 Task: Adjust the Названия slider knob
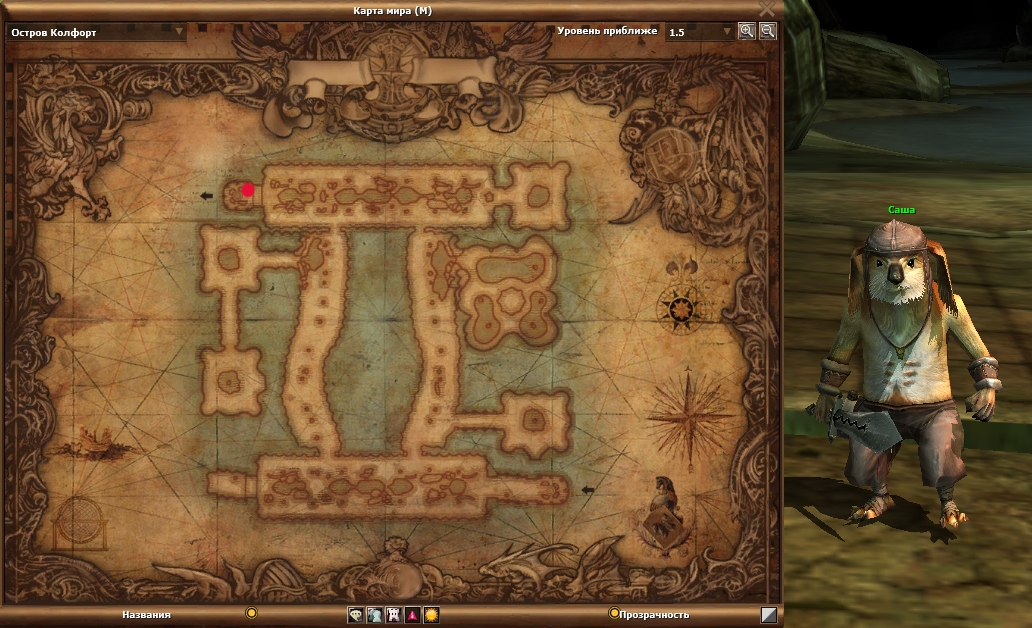252,613
